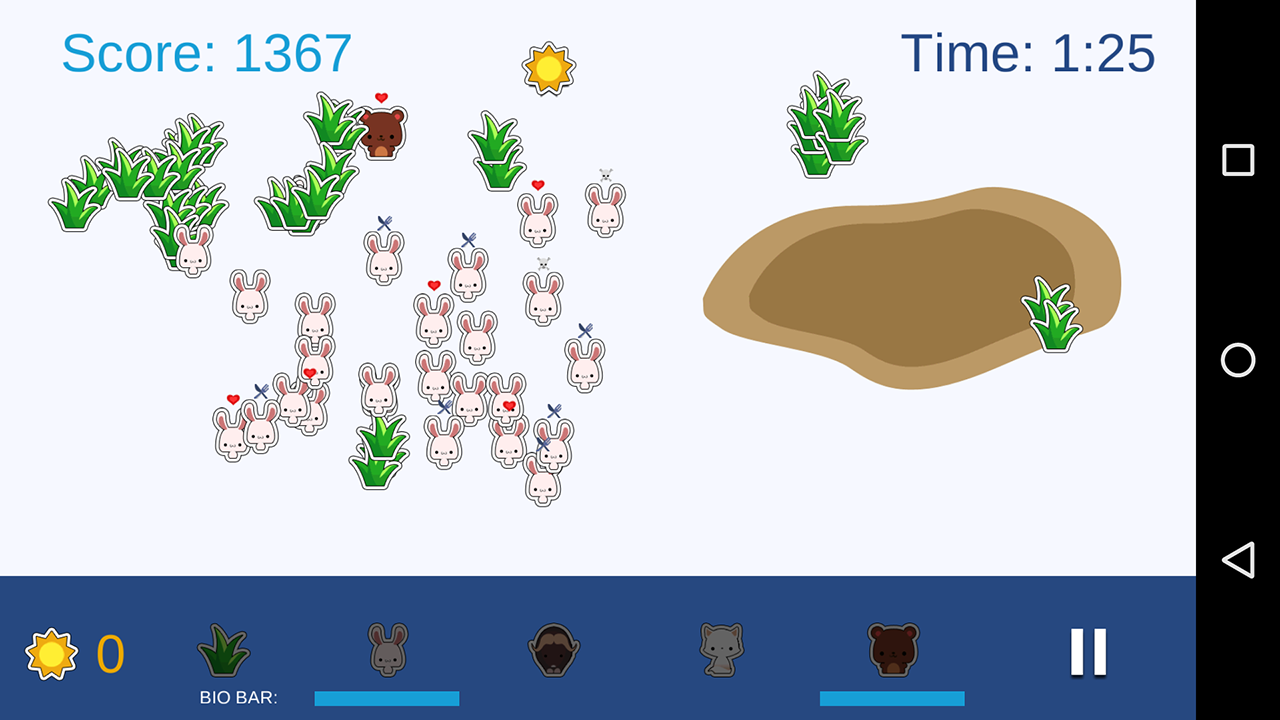Tap the Android home circle button
Image resolution: width=1280 pixels, height=720 pixels.
coord(1238,360)
